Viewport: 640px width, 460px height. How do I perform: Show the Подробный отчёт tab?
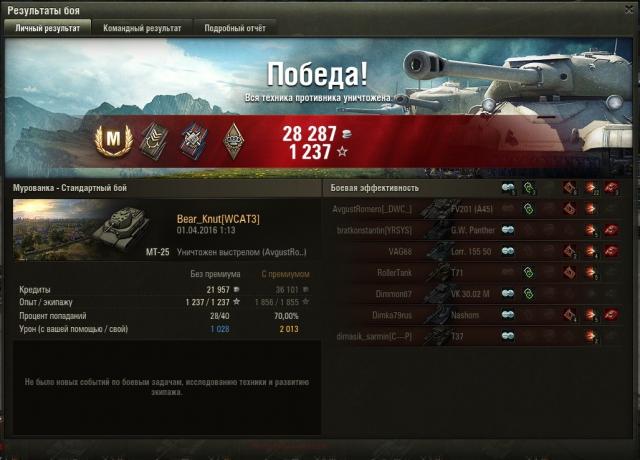229,29
